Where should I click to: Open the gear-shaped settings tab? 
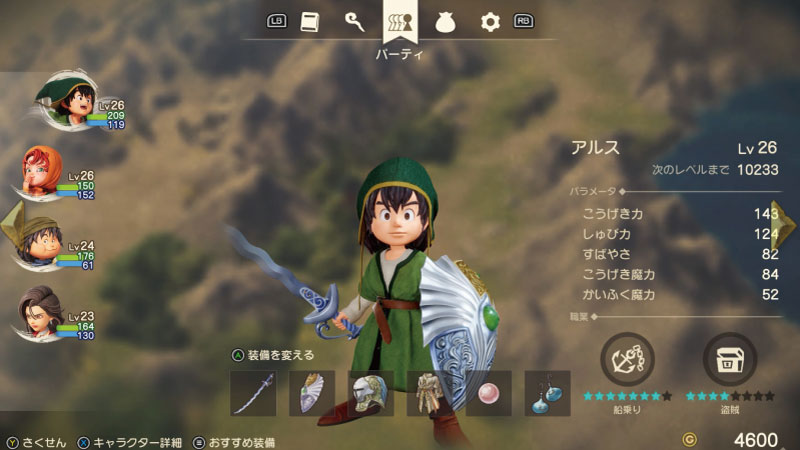tap(490, 21)
